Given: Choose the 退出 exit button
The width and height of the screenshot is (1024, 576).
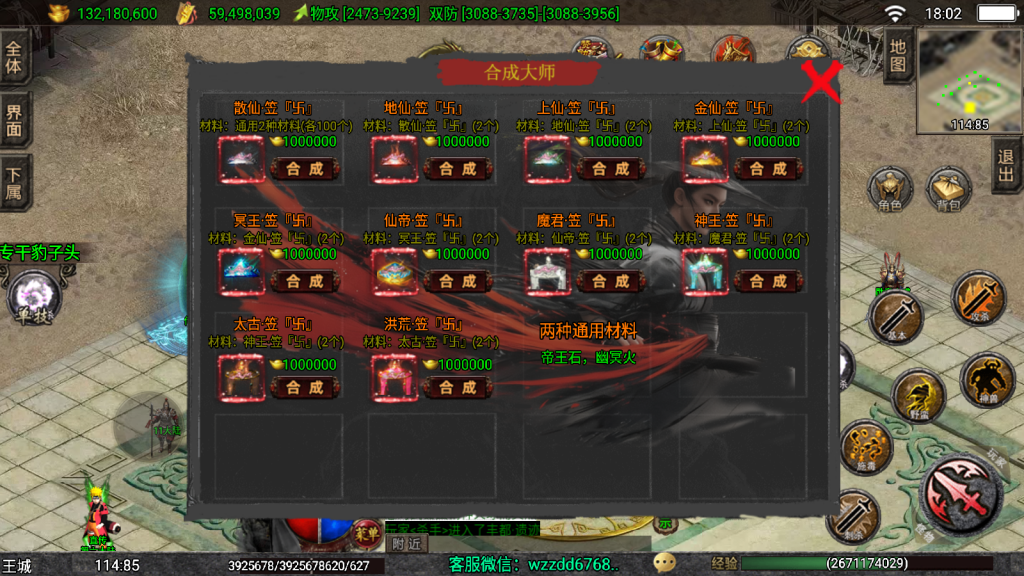Looking at the screenshot, I should (x=1006, y=166).
